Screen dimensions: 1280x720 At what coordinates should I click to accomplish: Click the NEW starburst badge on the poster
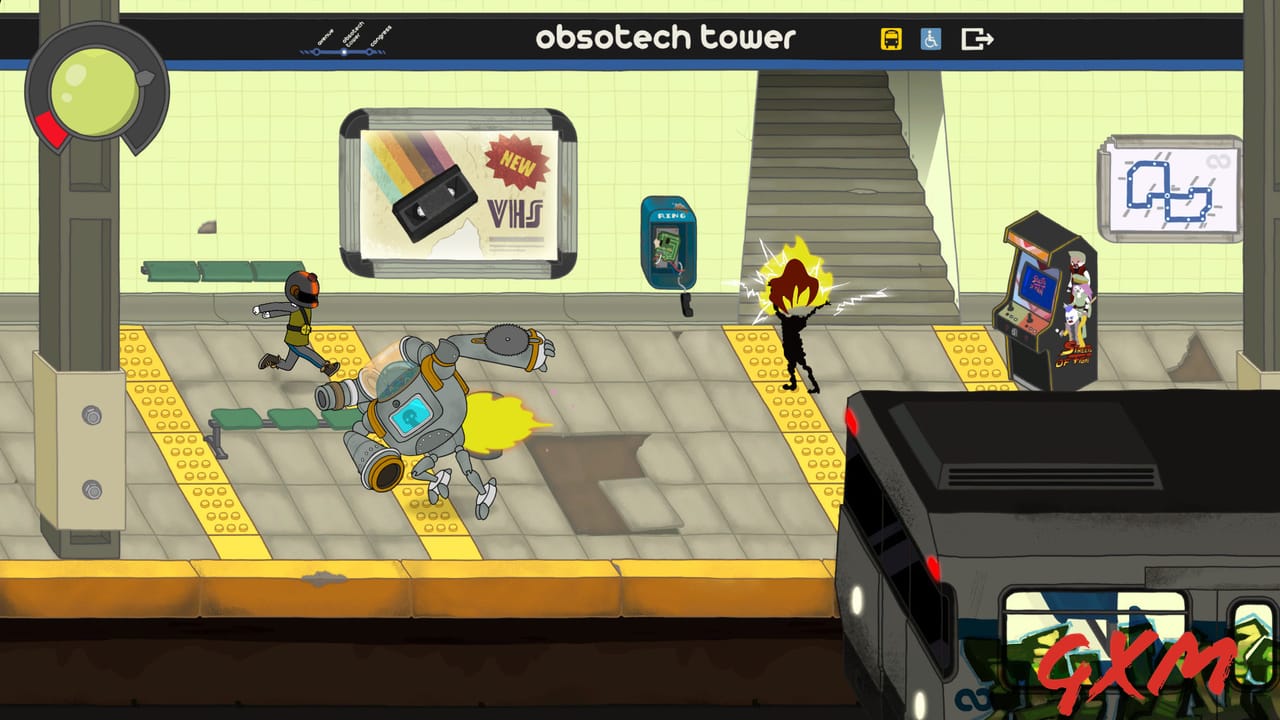pyautogui.click(x=517, y=165)
